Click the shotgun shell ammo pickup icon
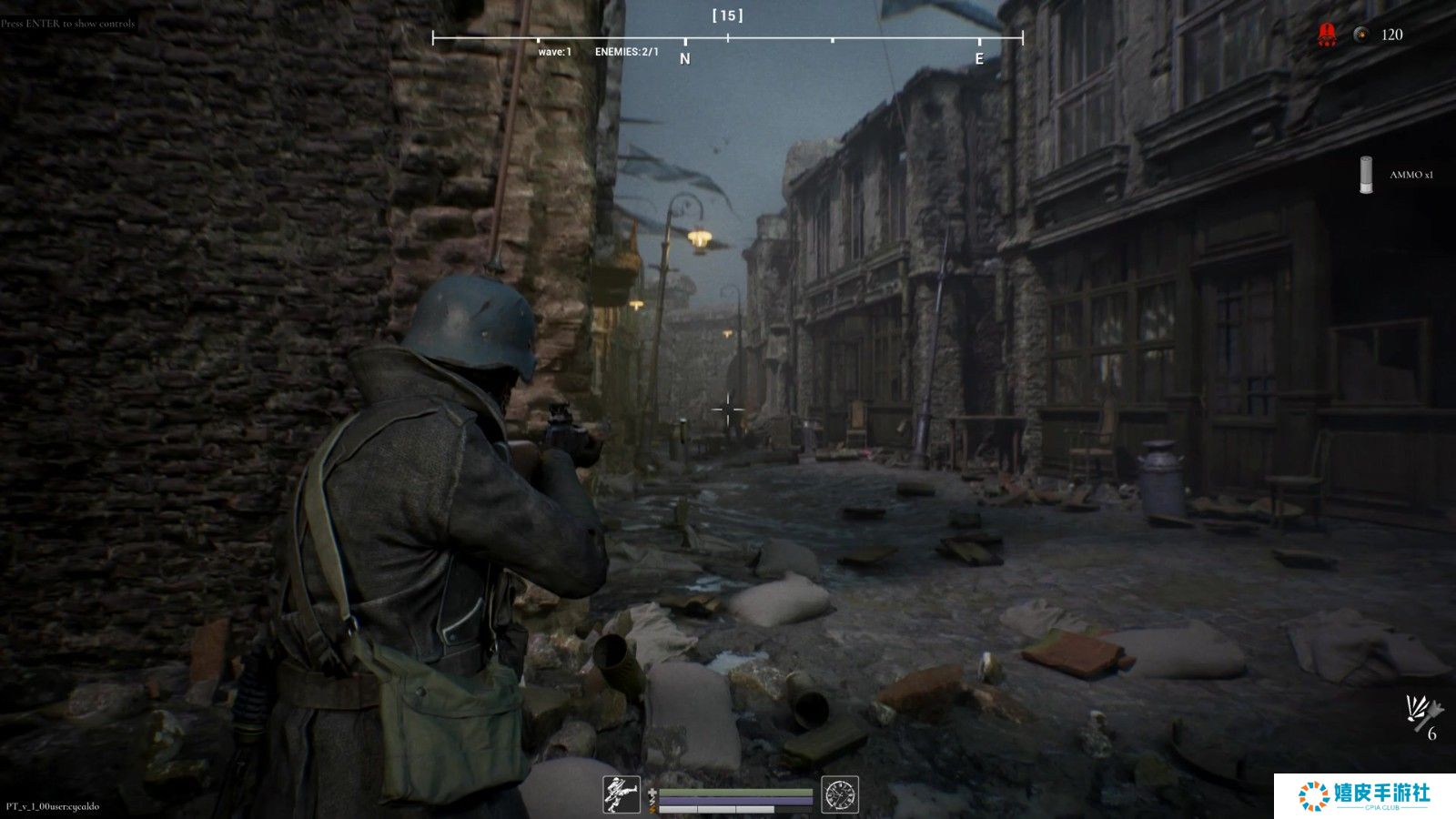Viewport: 1456px width, 819px height. pyautogui.click(x=1365, y=175)
